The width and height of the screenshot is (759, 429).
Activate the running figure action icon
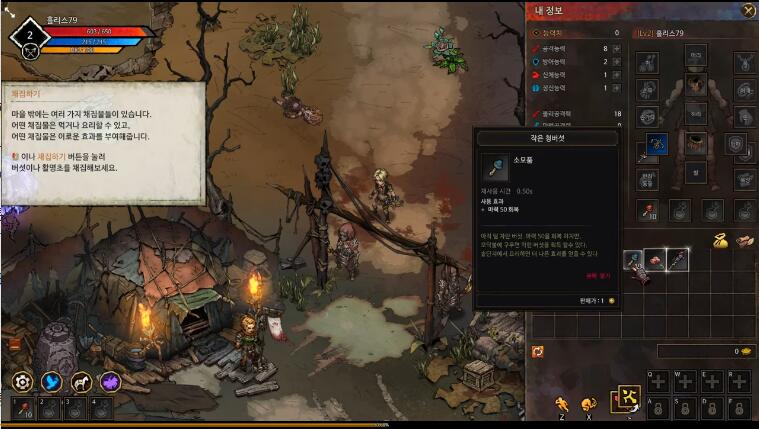point(562,403)
